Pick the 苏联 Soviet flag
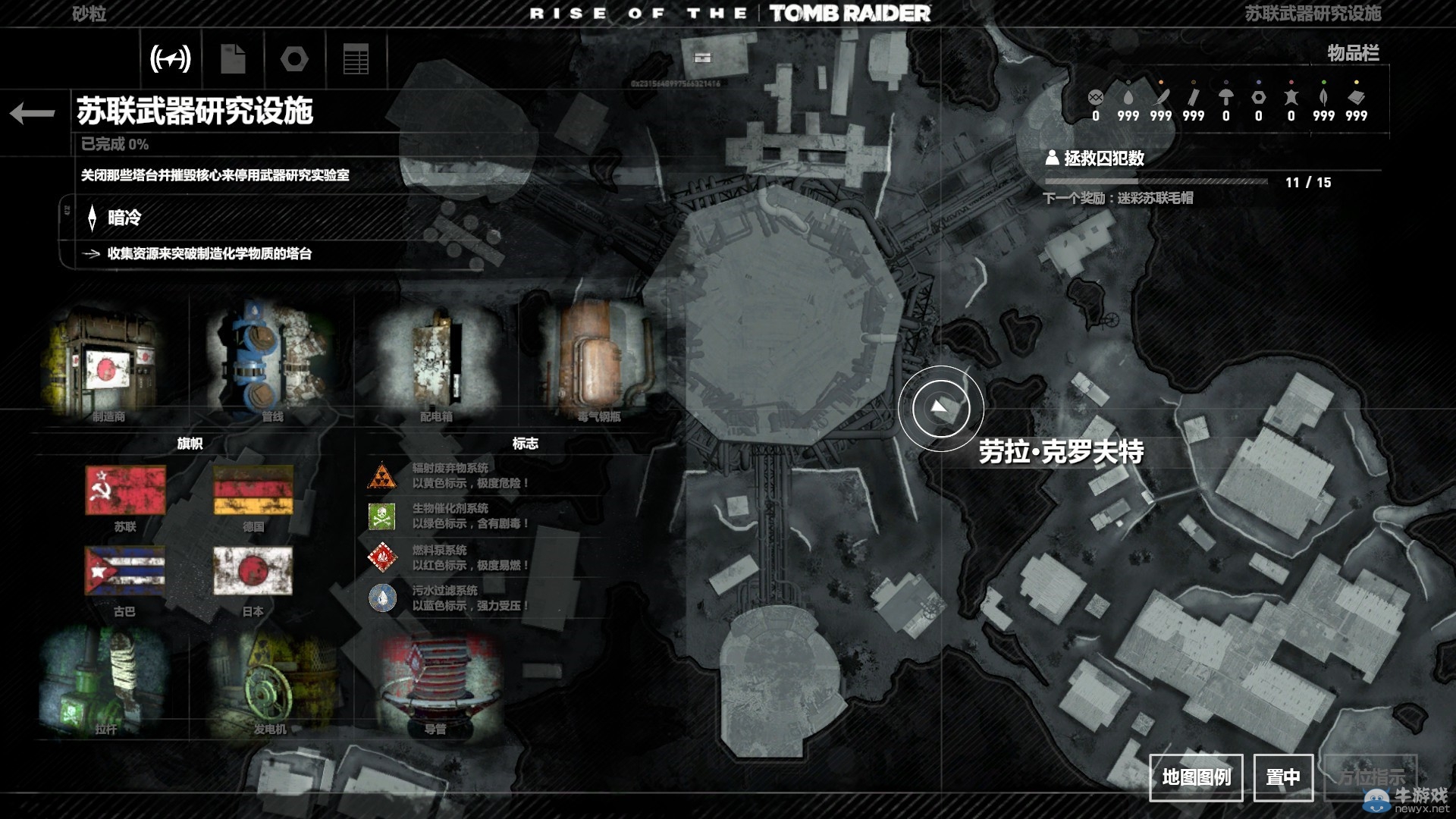Screen dimensions: 1456x819 [x=125, y=491]
